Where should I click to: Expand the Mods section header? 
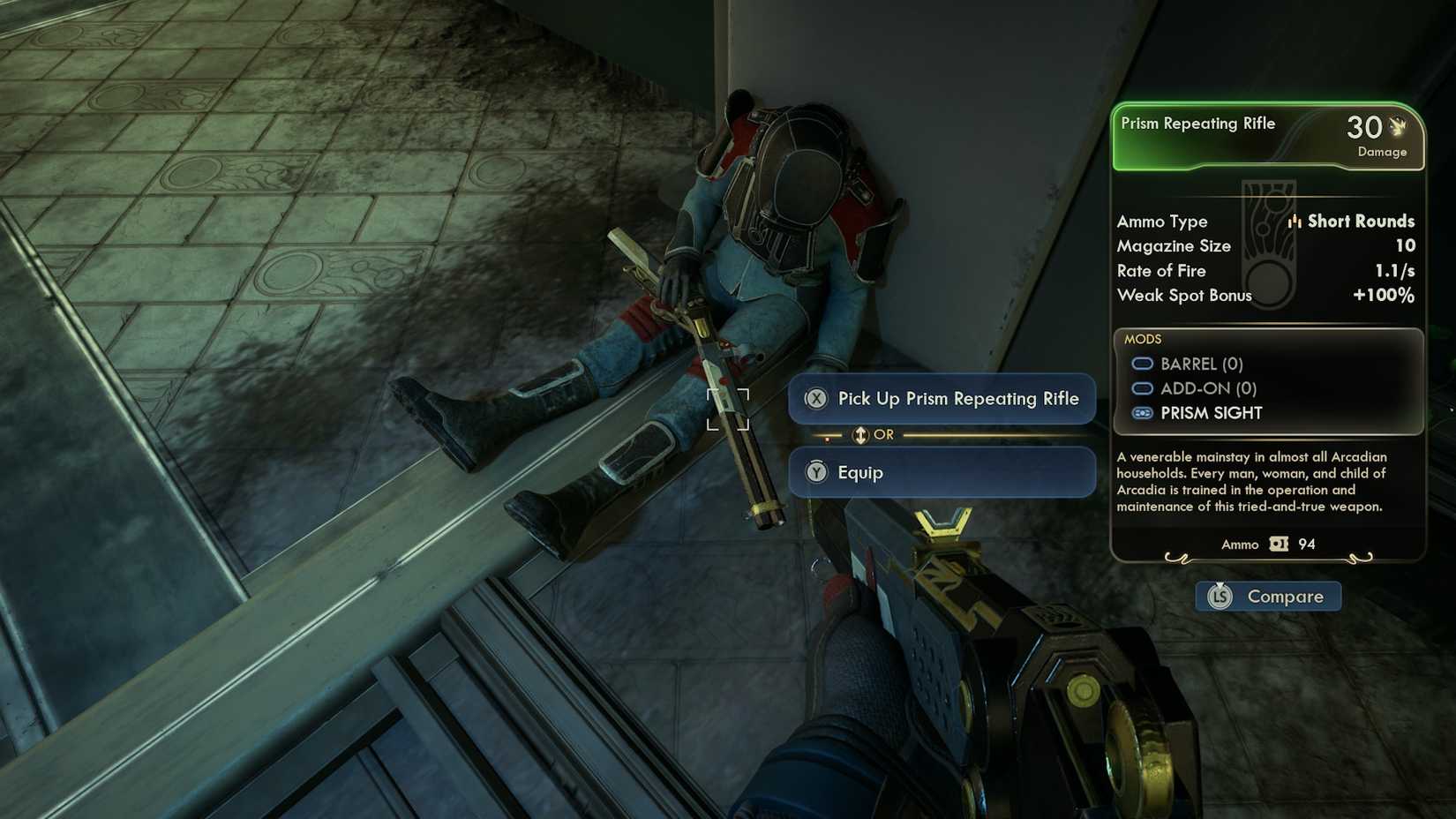(x=1142, y=339)
